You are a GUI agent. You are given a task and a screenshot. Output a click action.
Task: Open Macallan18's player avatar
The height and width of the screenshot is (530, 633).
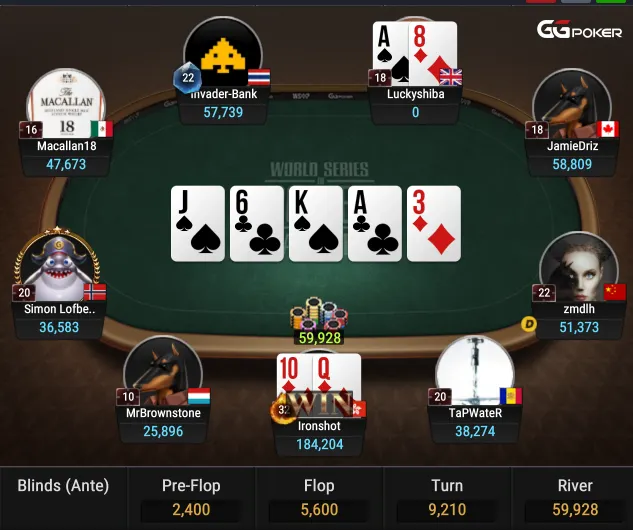(67, 103)
